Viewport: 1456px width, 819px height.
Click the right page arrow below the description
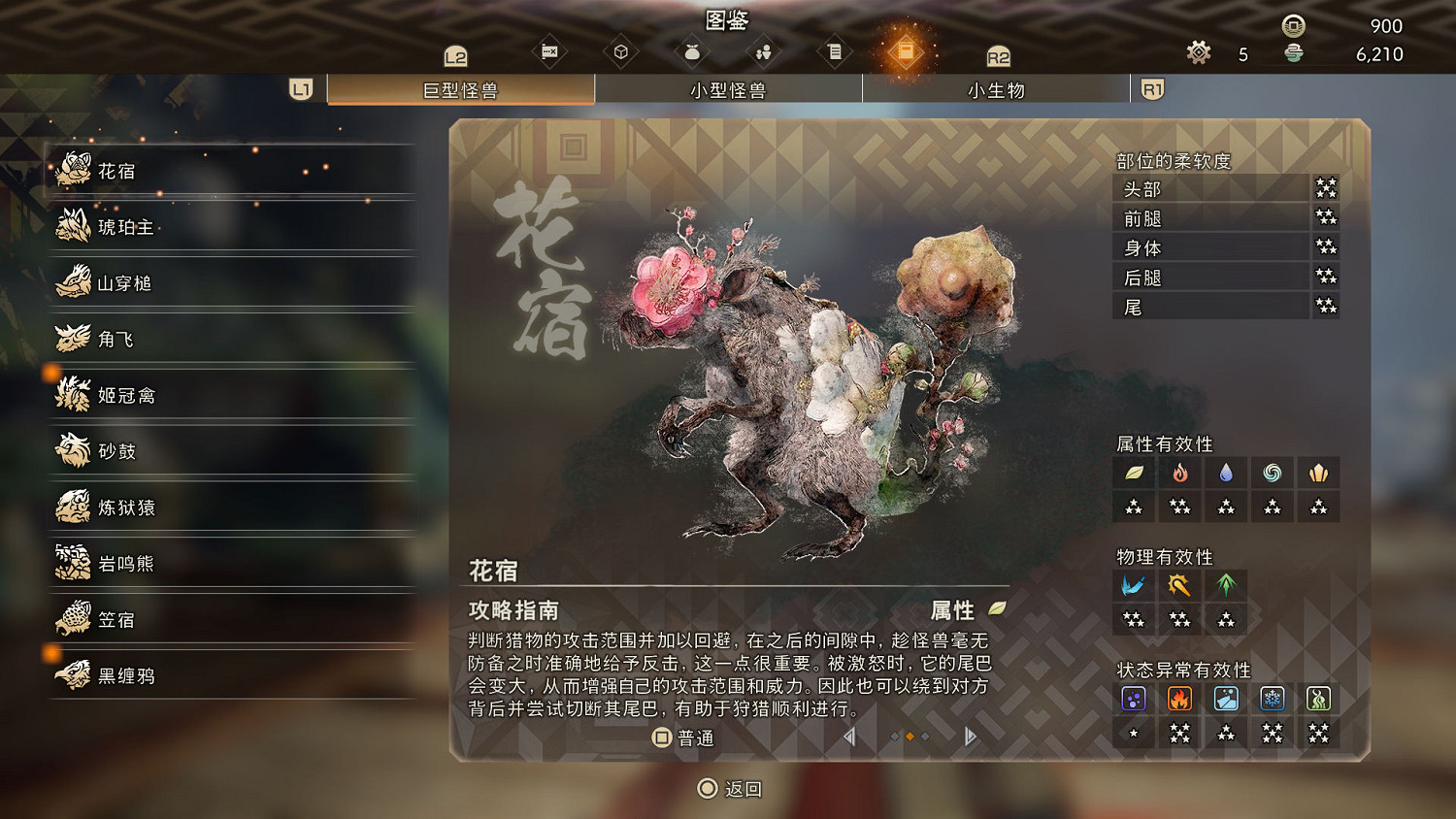968,737
